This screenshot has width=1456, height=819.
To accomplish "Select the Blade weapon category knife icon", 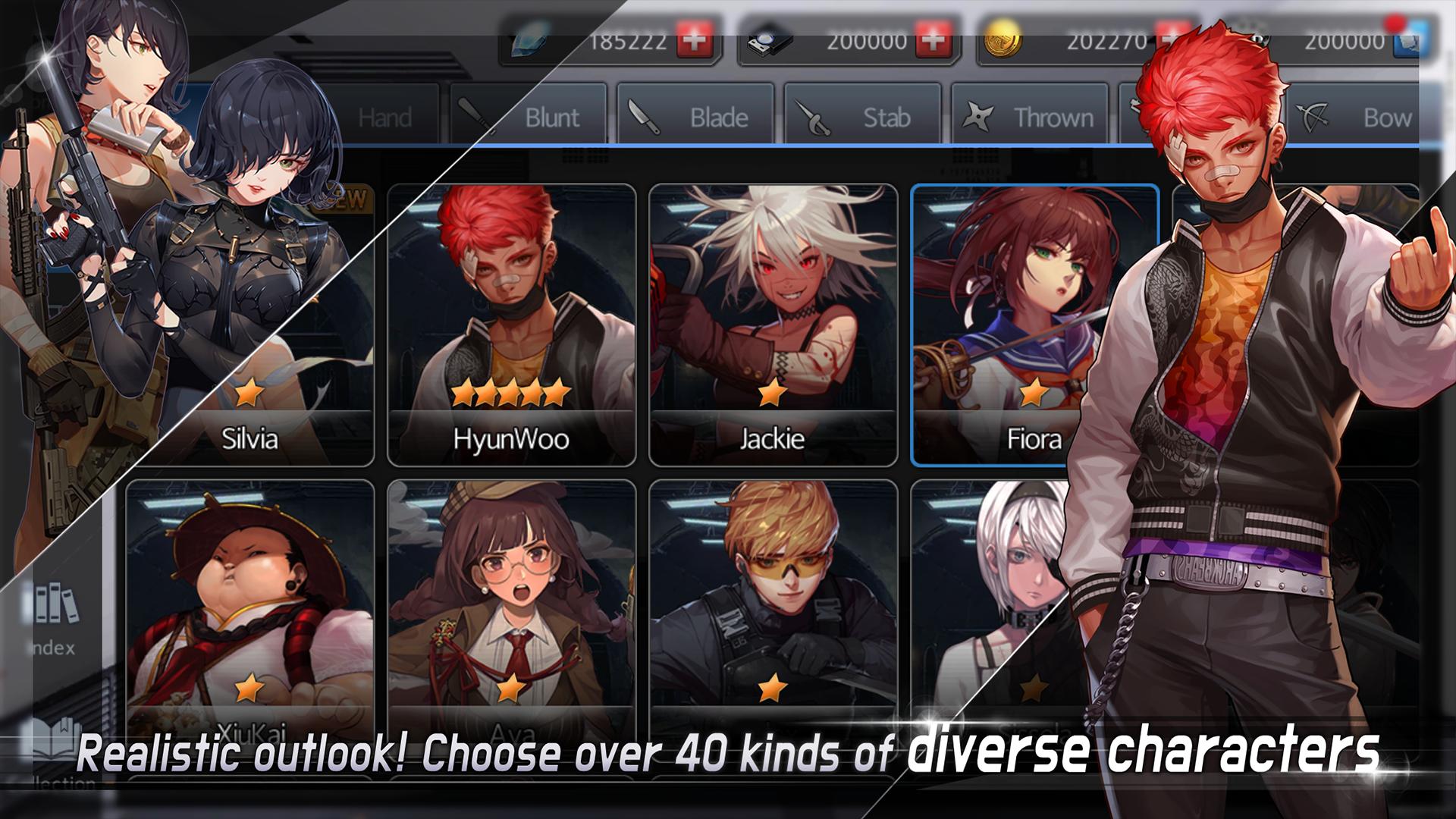I will (646, 118).
